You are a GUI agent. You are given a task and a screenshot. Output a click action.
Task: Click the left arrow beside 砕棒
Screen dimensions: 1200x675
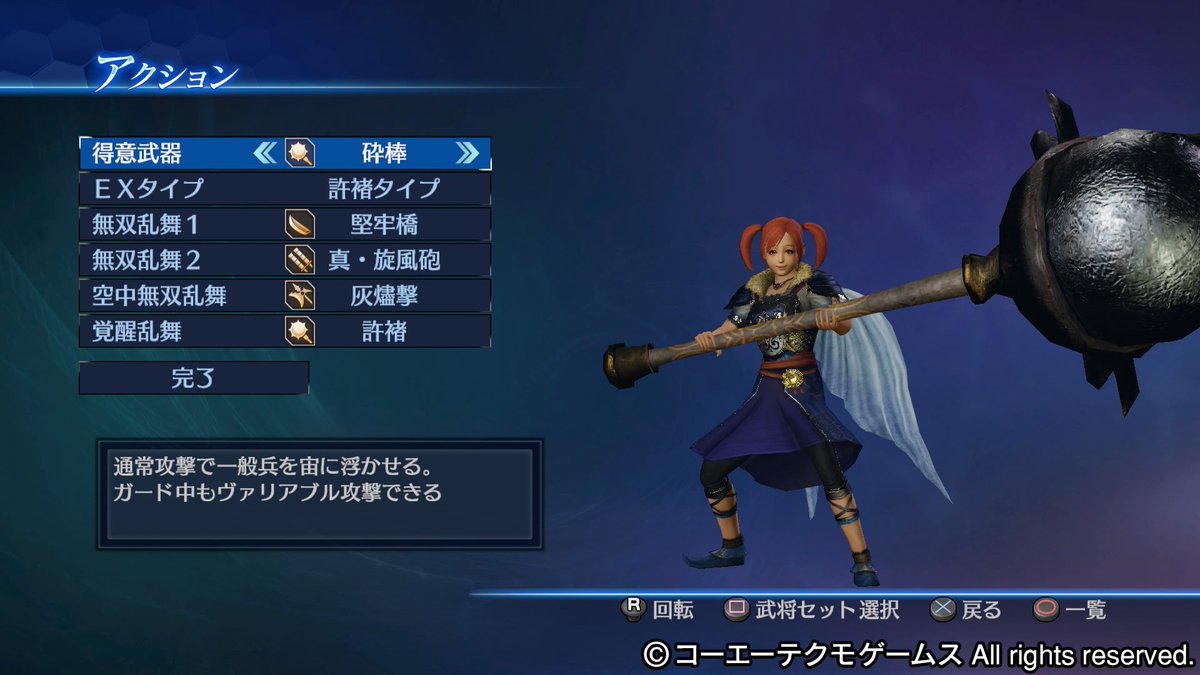tap(265, 153)
